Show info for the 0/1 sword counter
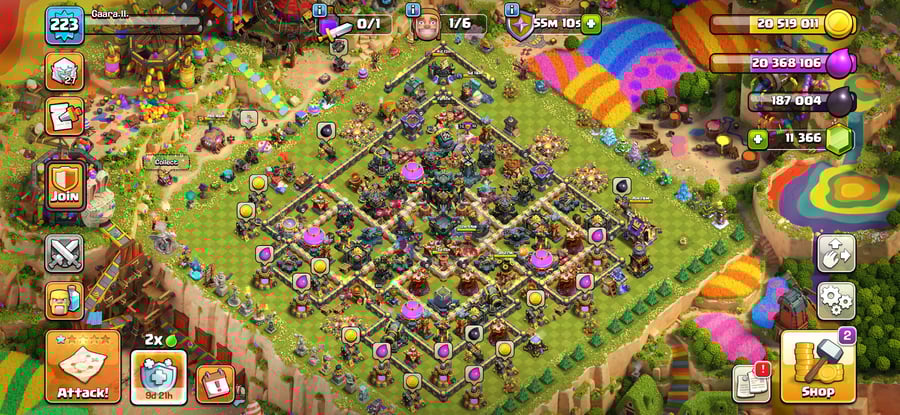 pyautogui.click(x=320, y=9)
